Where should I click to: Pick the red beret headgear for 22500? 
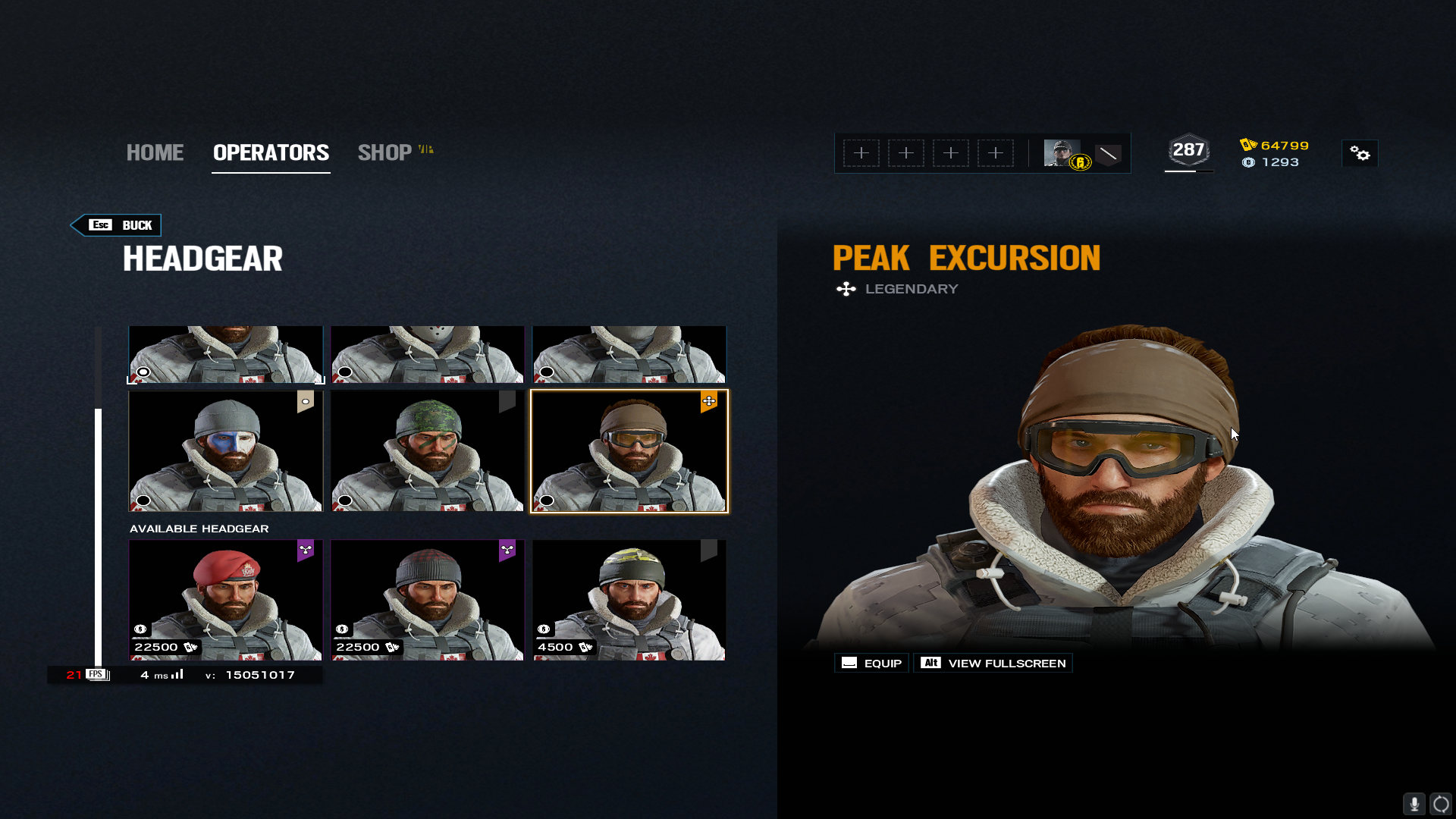(x=226, y=600)
